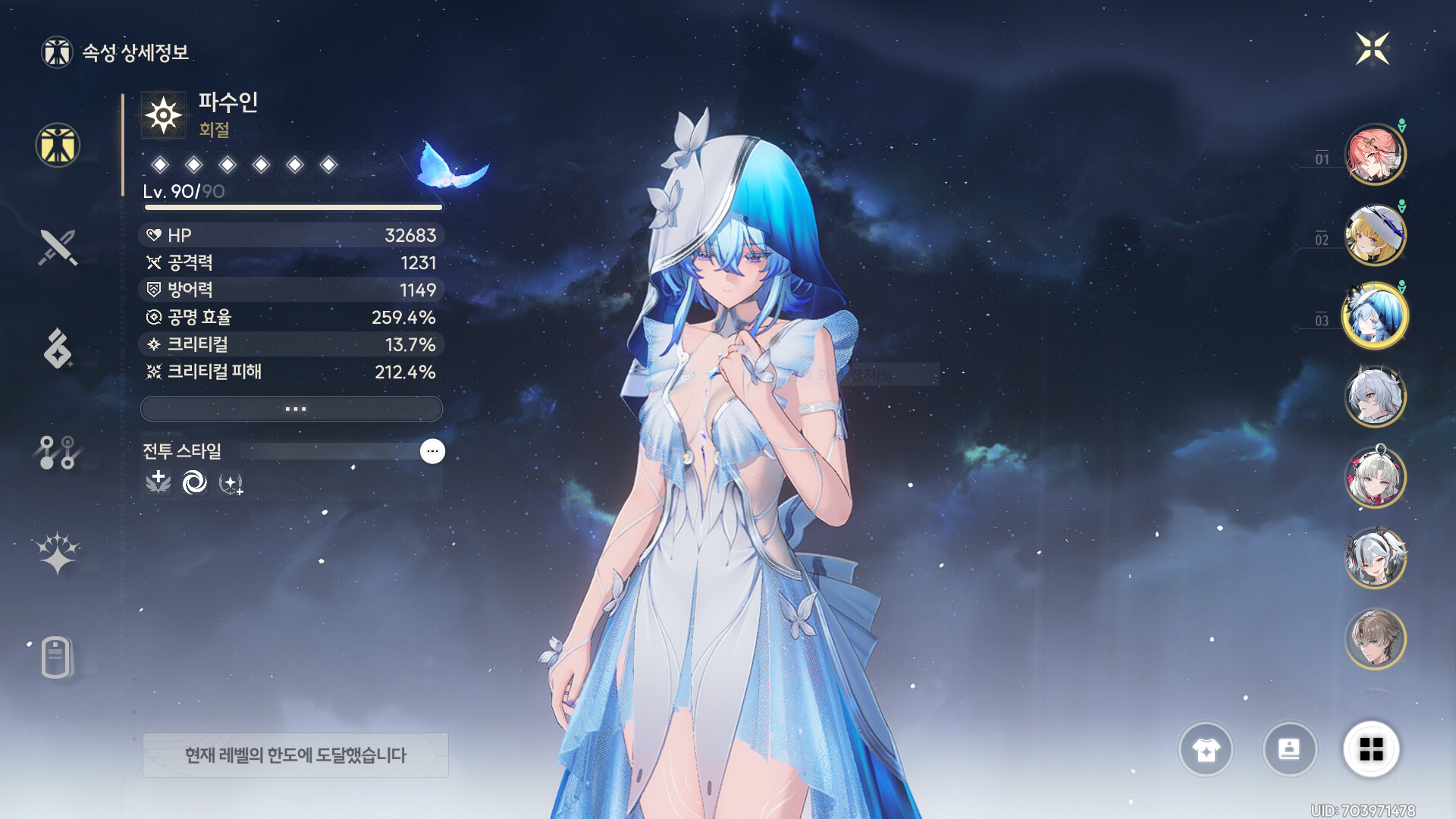Open the character profile tag tab
This screenshot has width=1456, height=819.
[58, 657]
